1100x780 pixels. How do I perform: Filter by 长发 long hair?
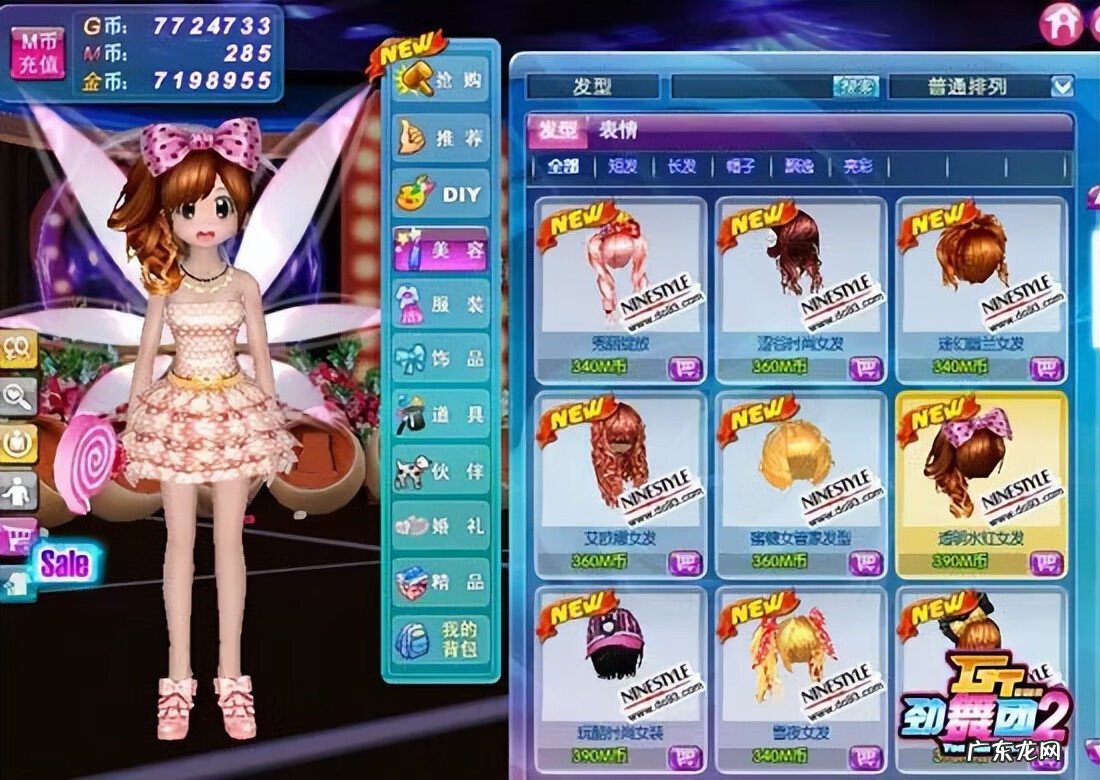coord(681,167)
